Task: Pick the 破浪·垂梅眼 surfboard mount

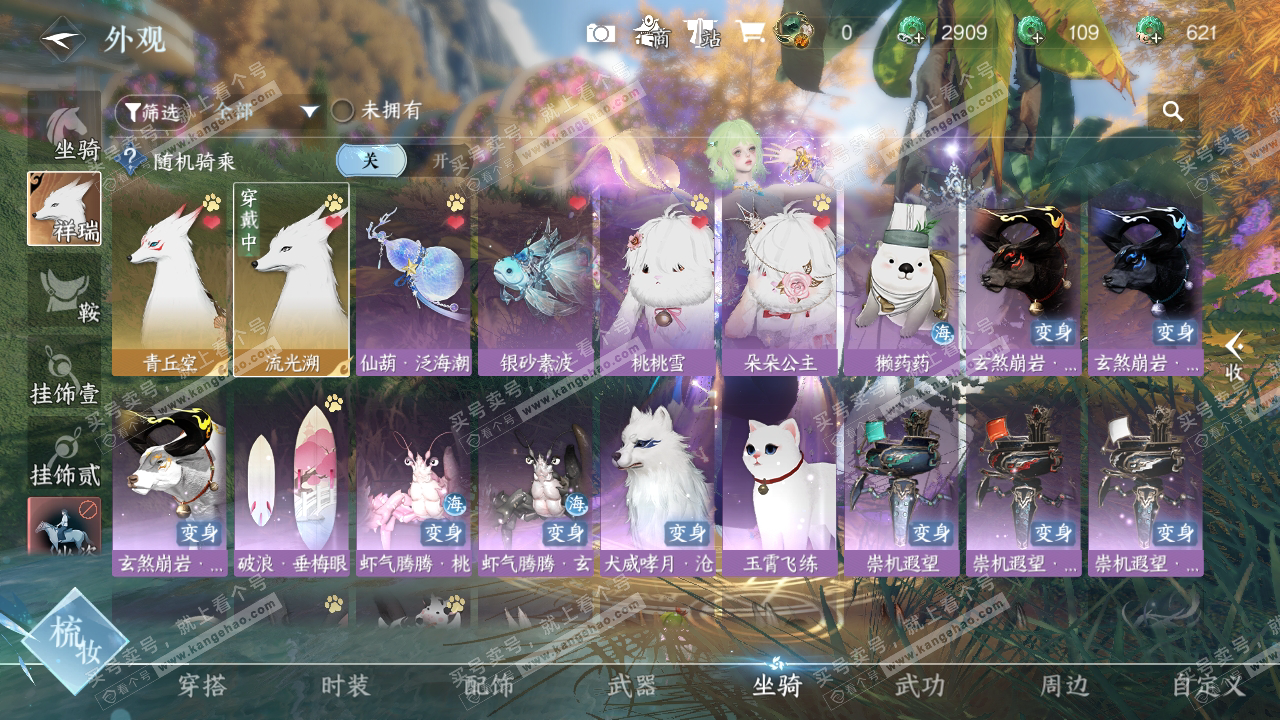Action: (292, 478)
